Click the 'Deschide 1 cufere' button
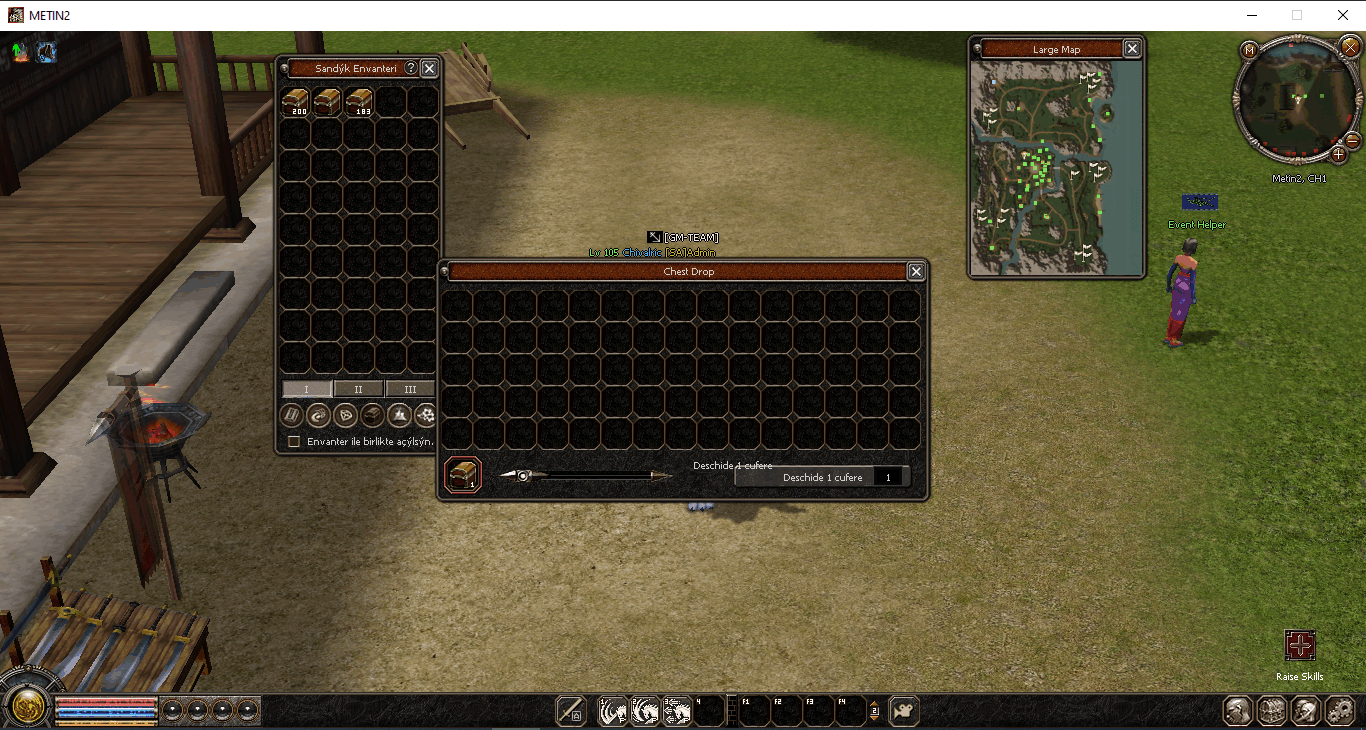 pos(822,478)
